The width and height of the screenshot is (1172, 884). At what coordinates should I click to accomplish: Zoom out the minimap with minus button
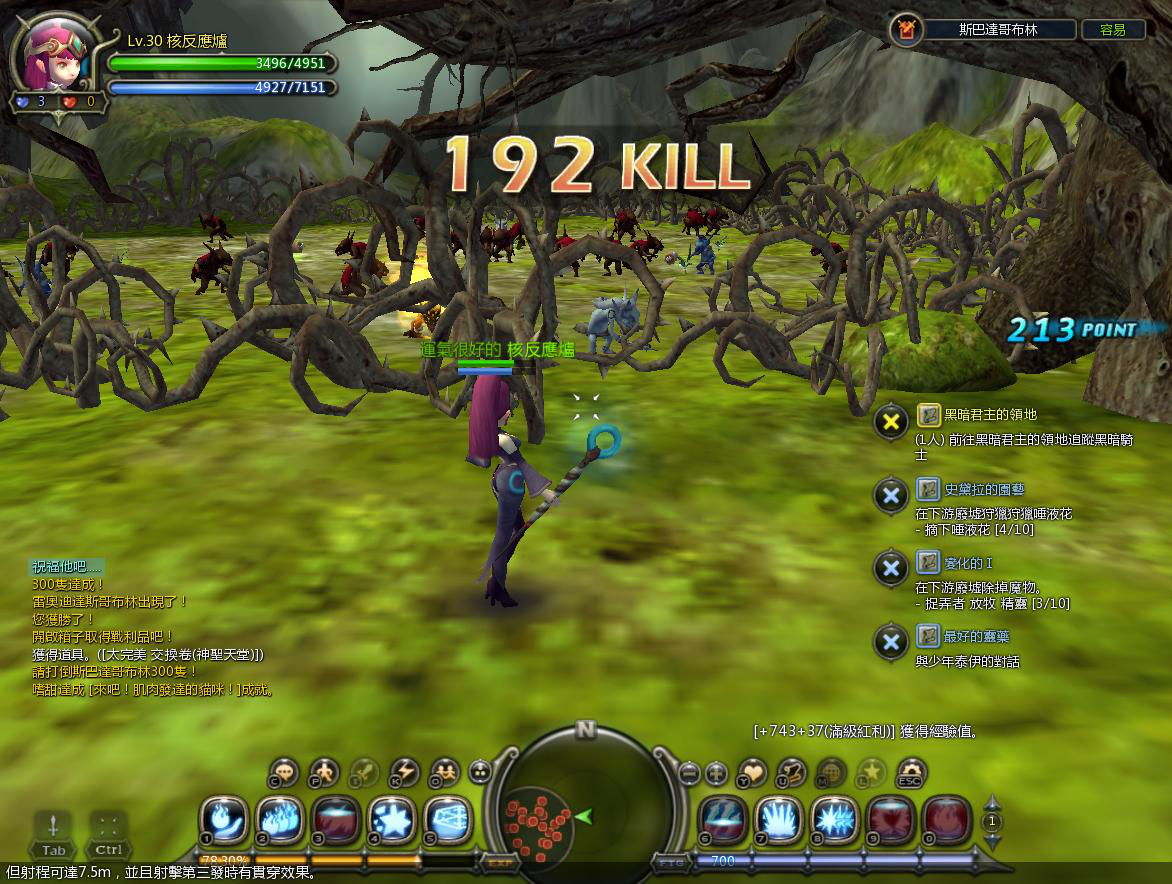click(x=689, y=773)
